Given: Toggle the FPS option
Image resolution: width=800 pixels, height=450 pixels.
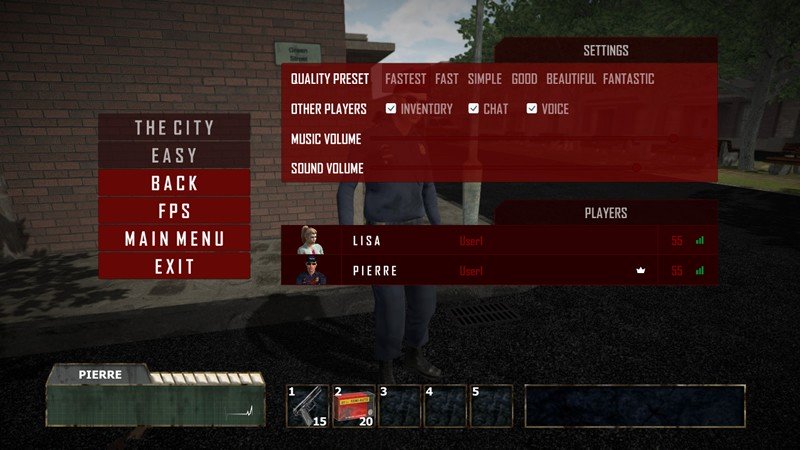Looking at the screenshot, I should [174, 211].
